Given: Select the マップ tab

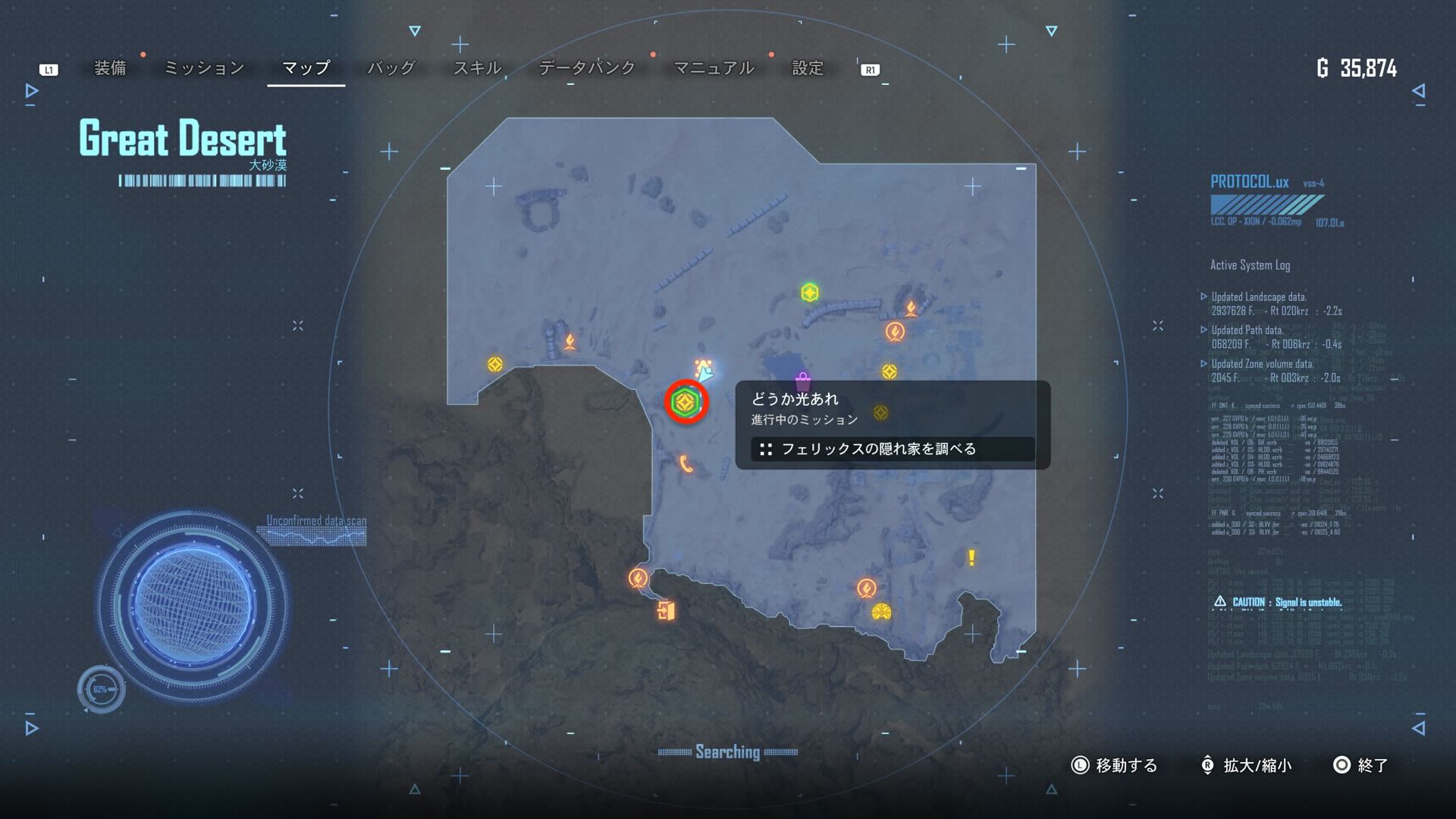Looking at the screenshot, I should [306, 68].
